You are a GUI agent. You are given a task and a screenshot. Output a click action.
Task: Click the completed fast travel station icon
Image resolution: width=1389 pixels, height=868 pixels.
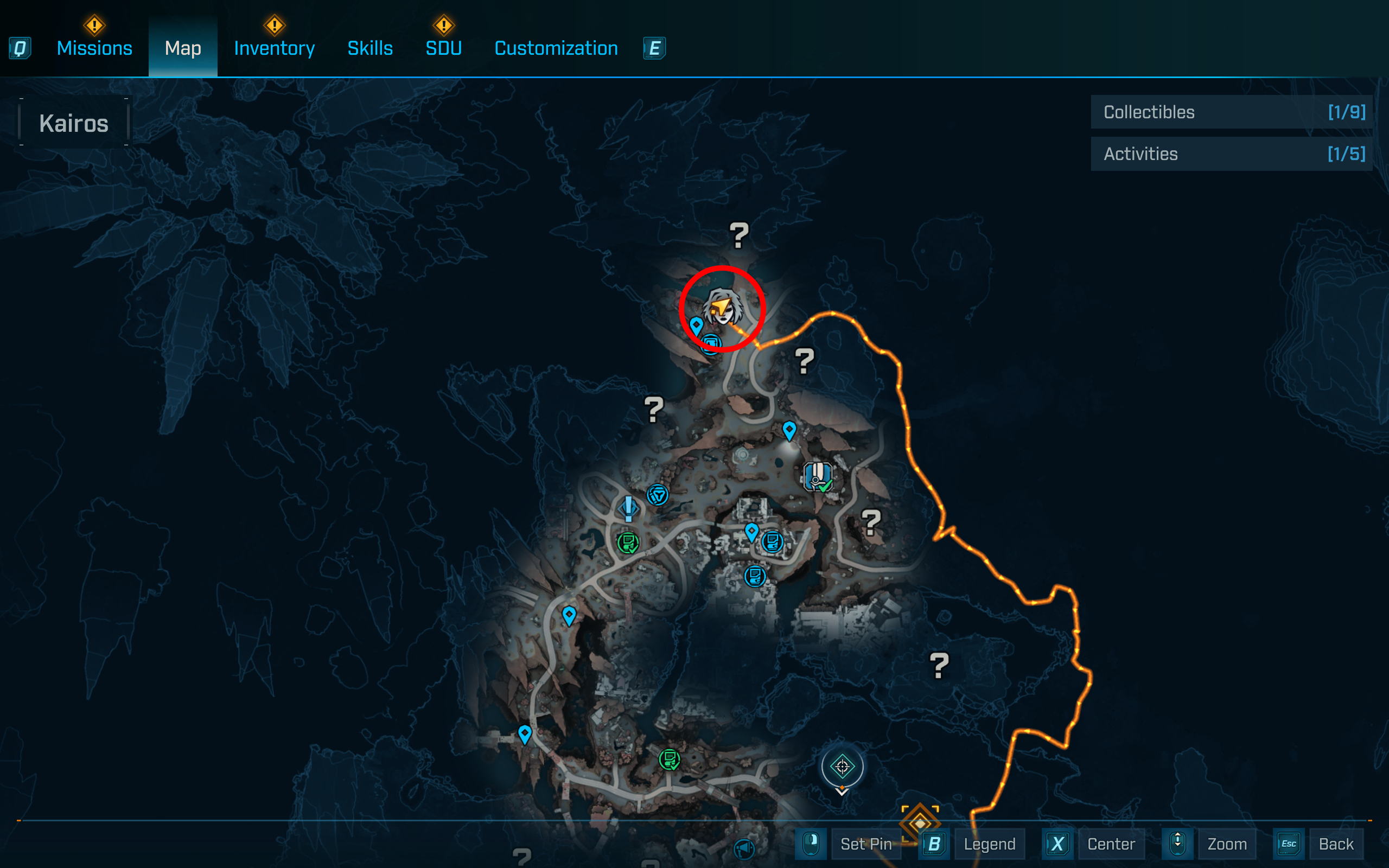tap(817, 475)
